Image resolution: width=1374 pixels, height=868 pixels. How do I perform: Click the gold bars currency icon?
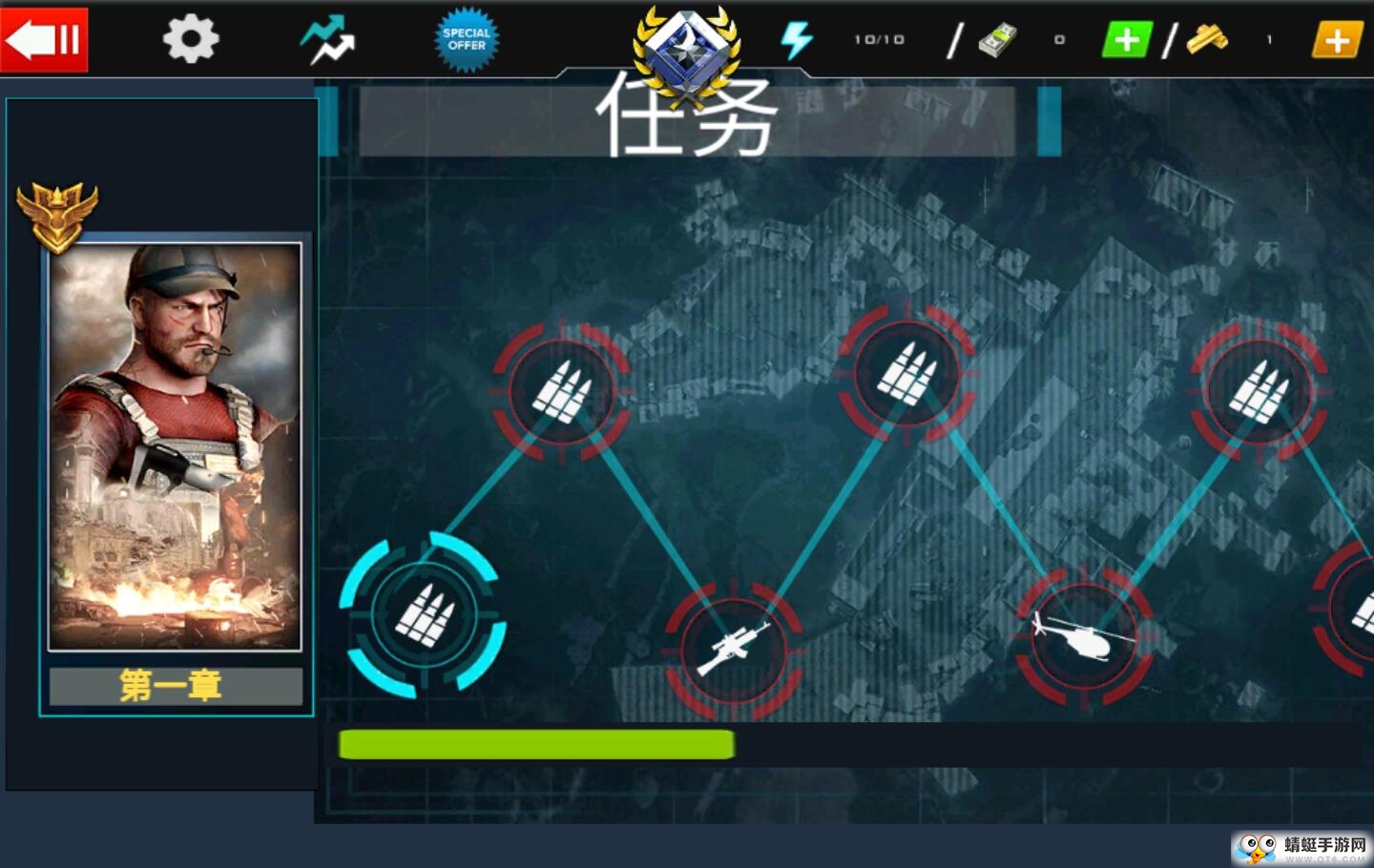point(1204,39)
